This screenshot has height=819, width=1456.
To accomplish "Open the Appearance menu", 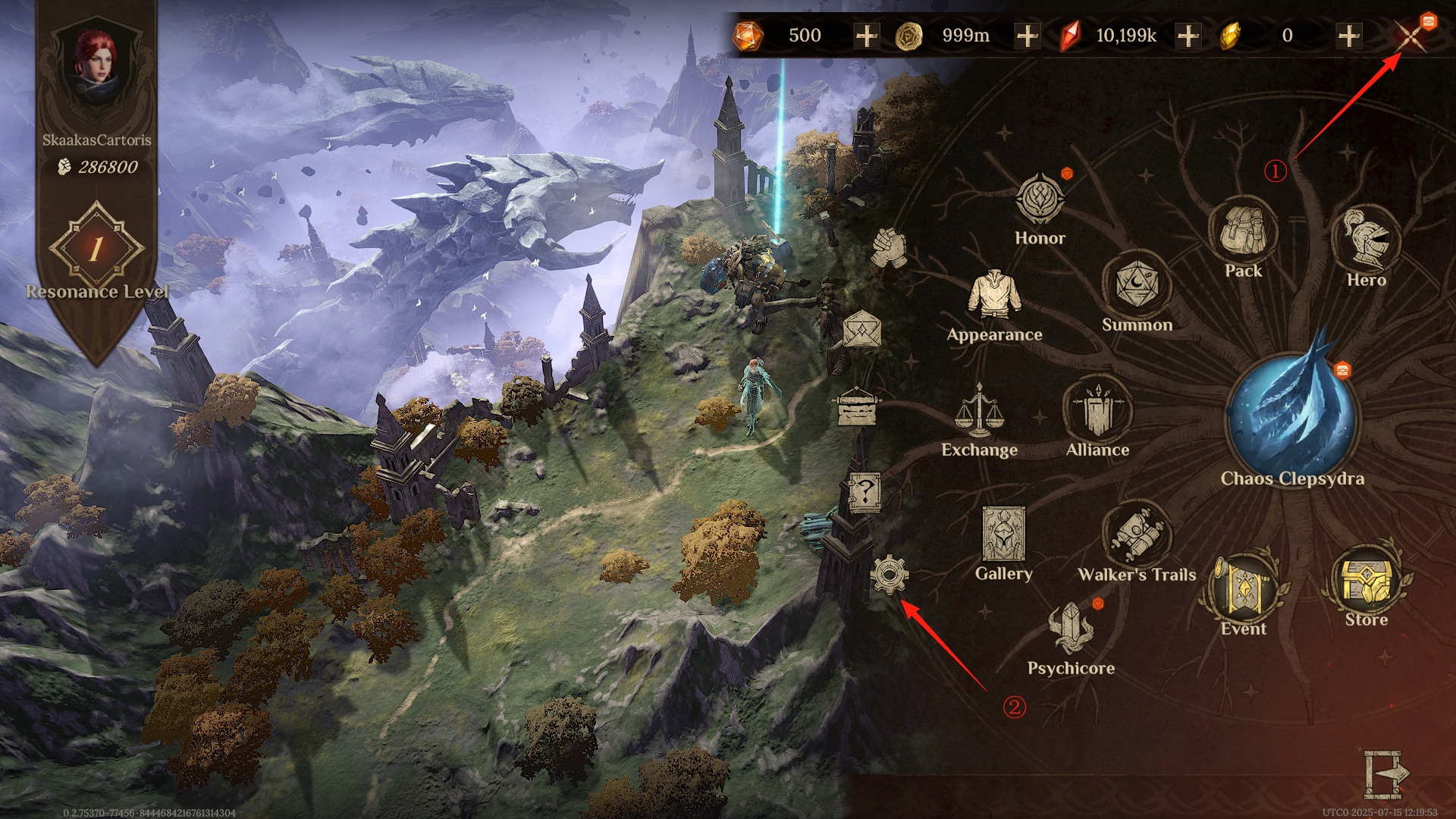I will pos(993,296).
